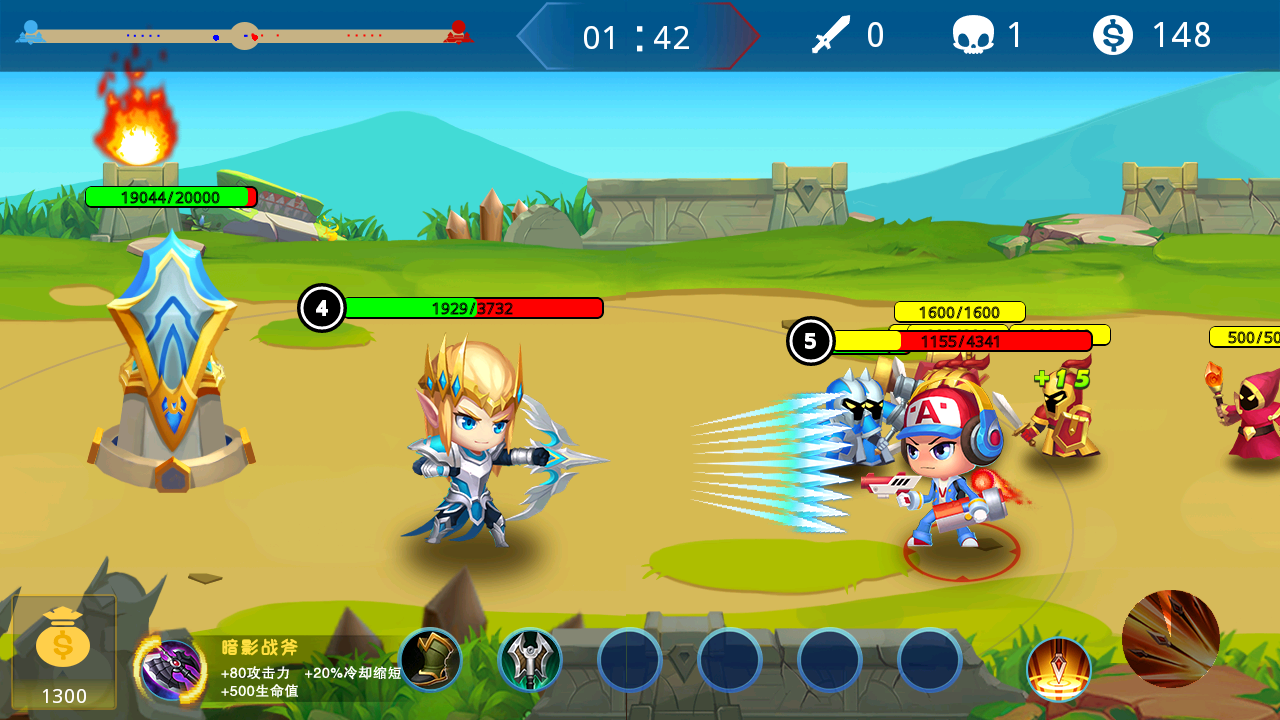Select the silver battle axe item slot
The image size is (1280, 720).
coord(530,660)
